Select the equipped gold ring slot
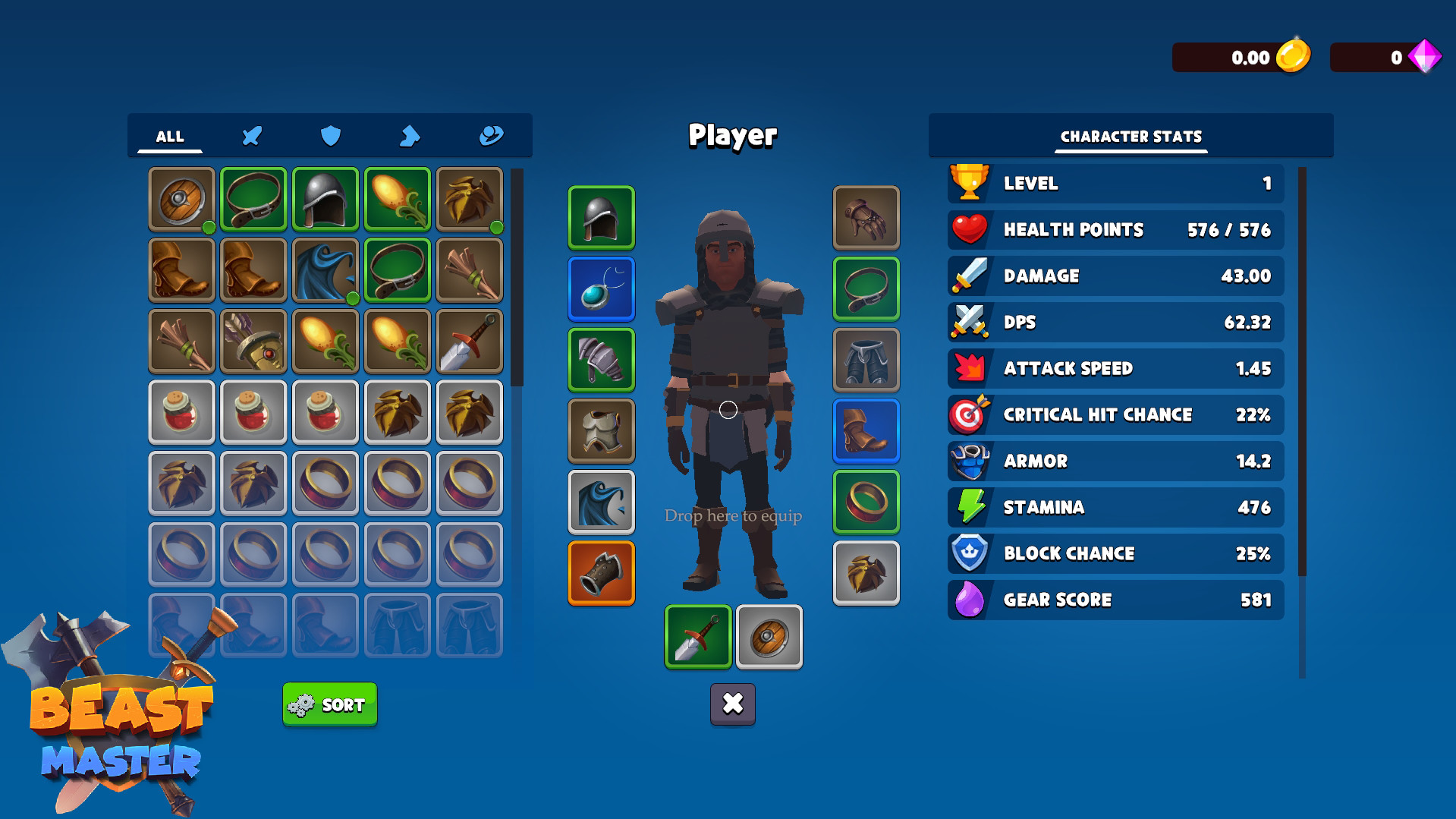 click(x=865, y=501)
